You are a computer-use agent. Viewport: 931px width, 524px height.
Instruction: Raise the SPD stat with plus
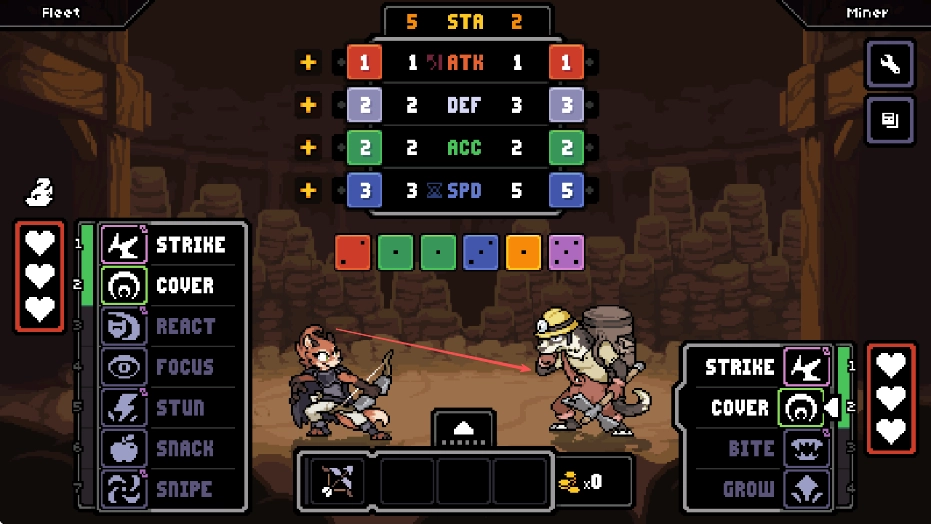tap(308, 190)
